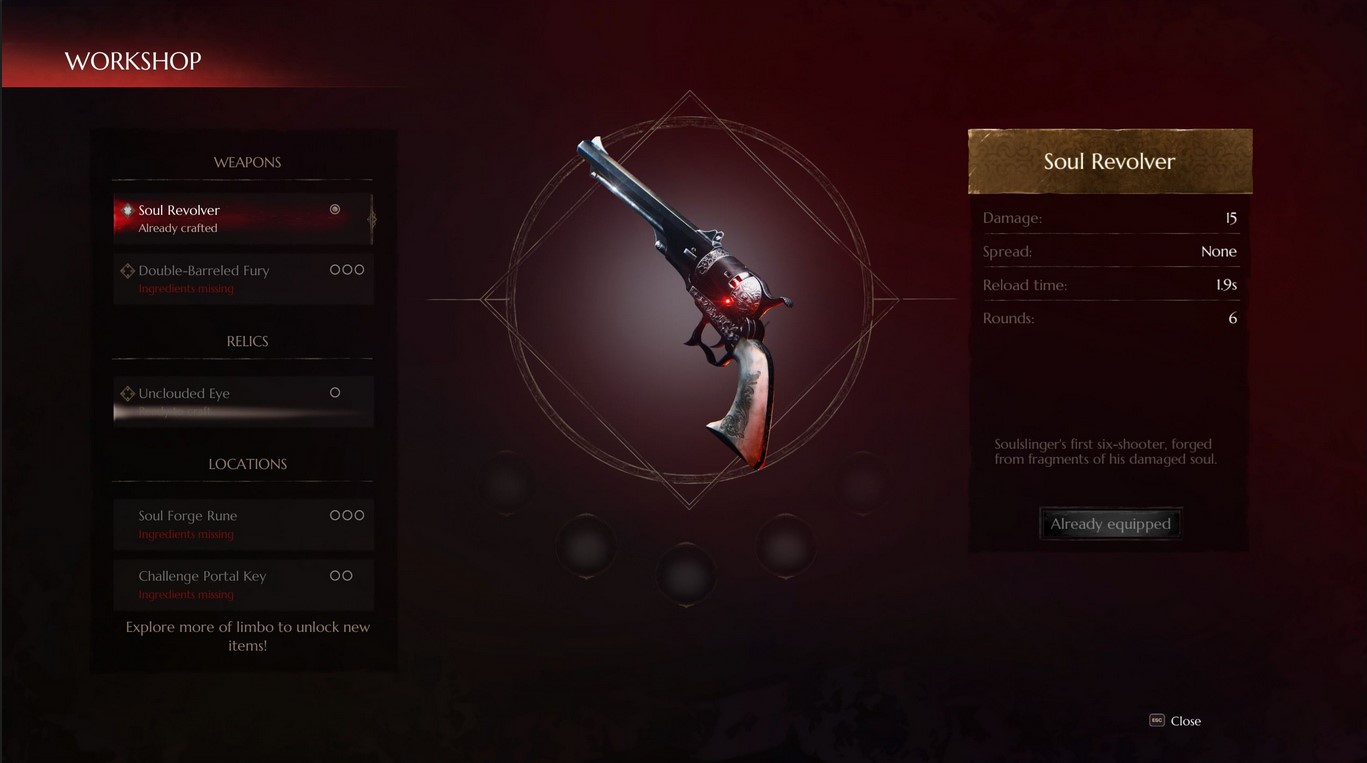This screenshot has height=763, width=1367.
Task: Select the Challenge Portal Key entry
Action: [x=242, y=584]
